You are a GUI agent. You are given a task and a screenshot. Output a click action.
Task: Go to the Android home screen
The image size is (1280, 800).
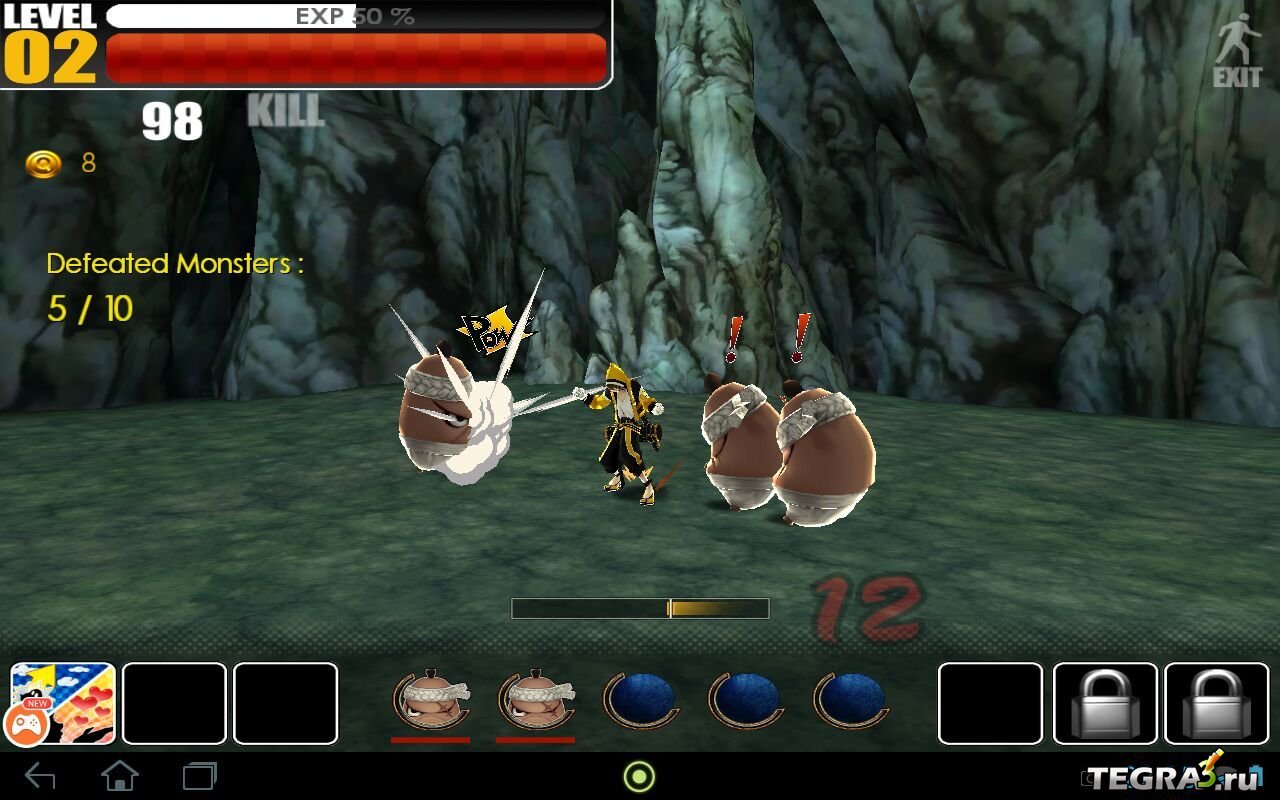(x=120, y=776)
